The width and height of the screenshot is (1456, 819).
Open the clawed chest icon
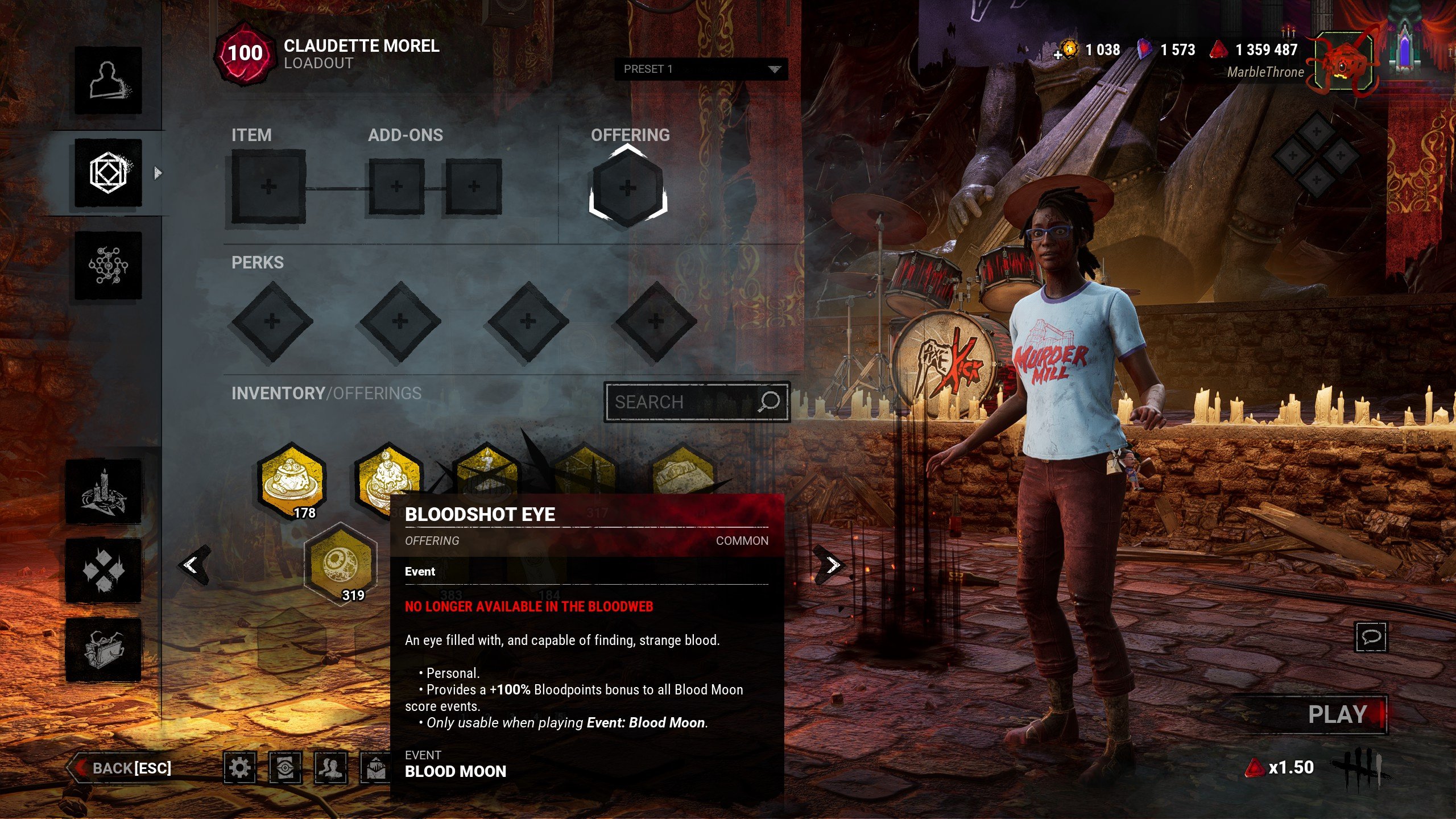104,650
